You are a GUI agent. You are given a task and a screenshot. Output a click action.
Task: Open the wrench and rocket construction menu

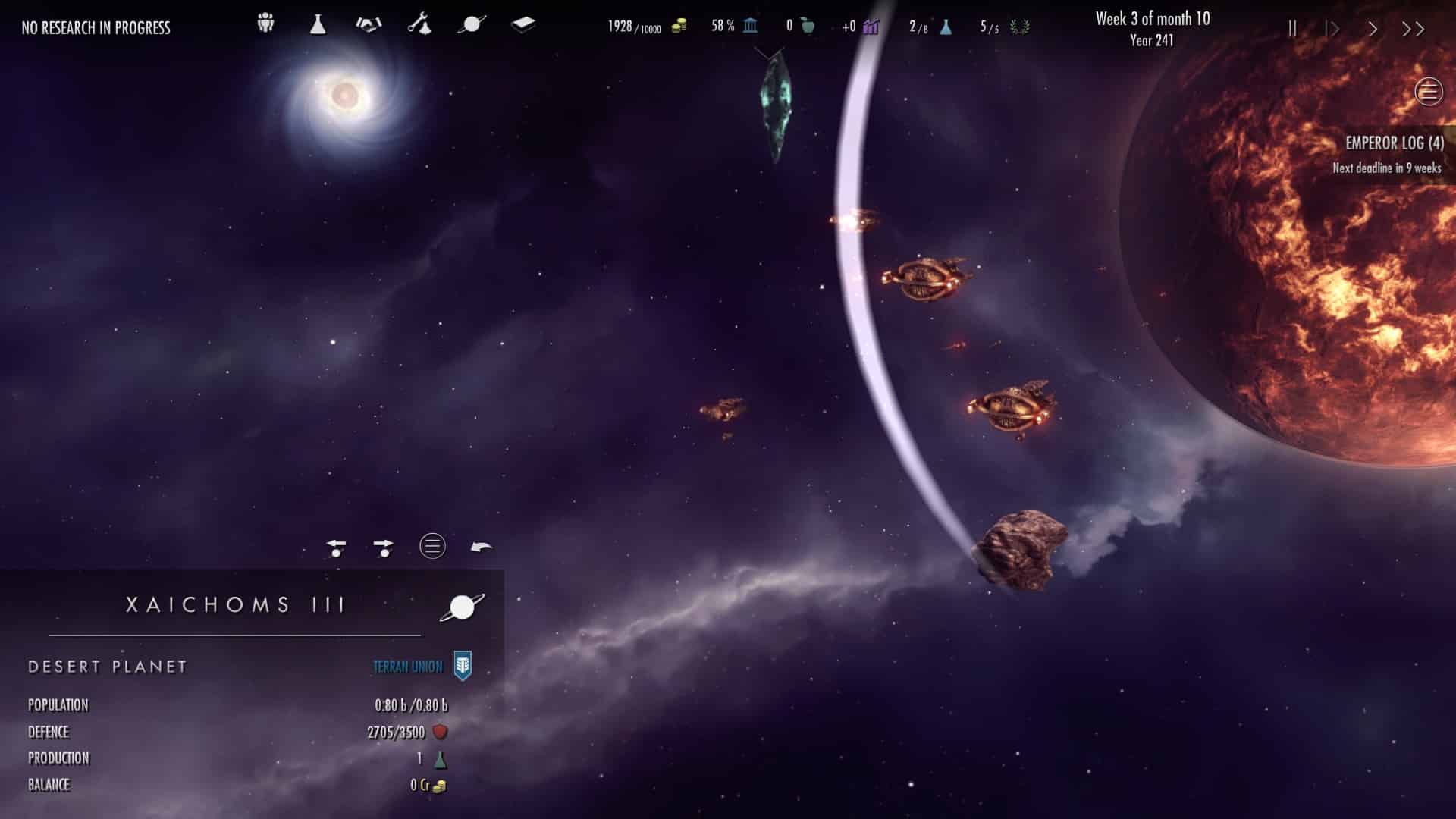[419, 24]
